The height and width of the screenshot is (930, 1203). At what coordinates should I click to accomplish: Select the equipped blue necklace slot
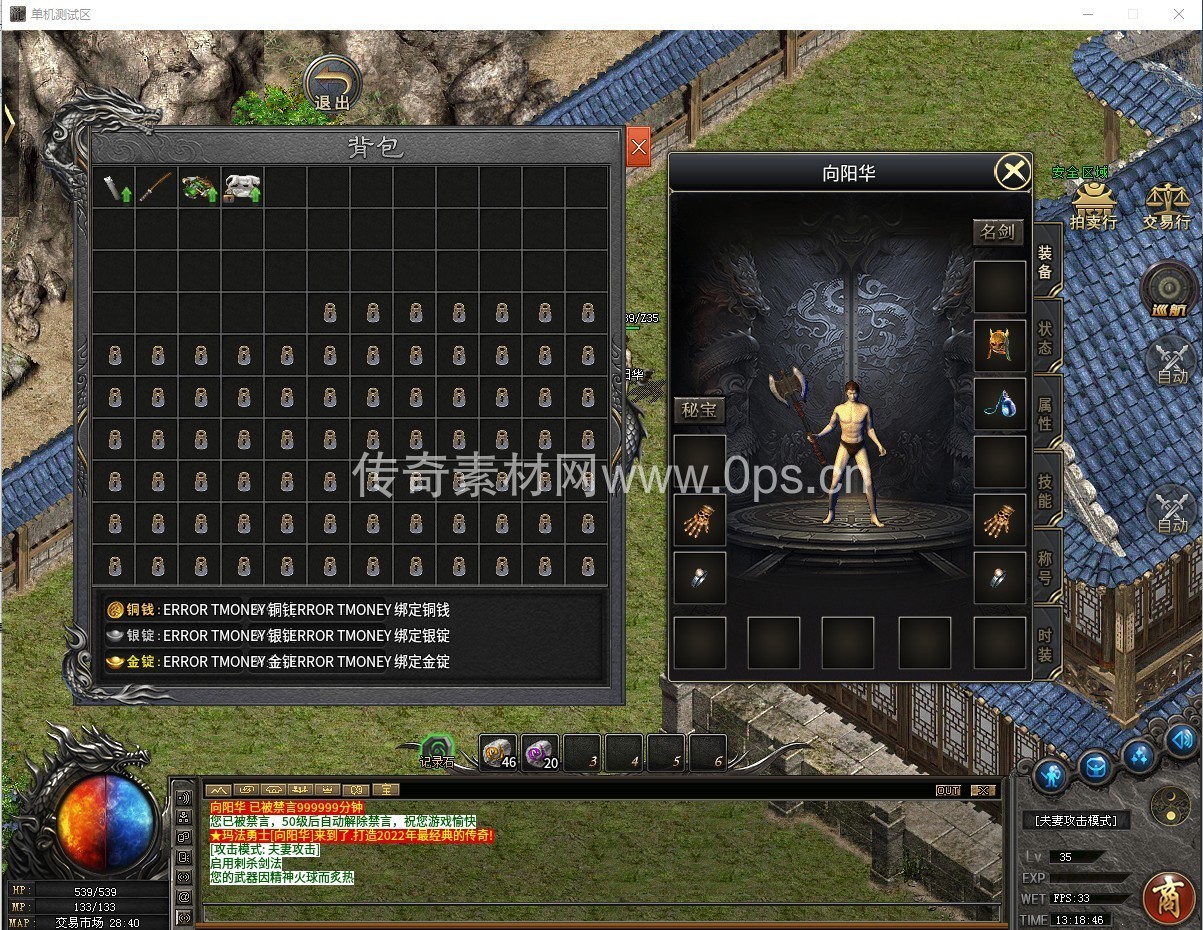(1000, 404)
